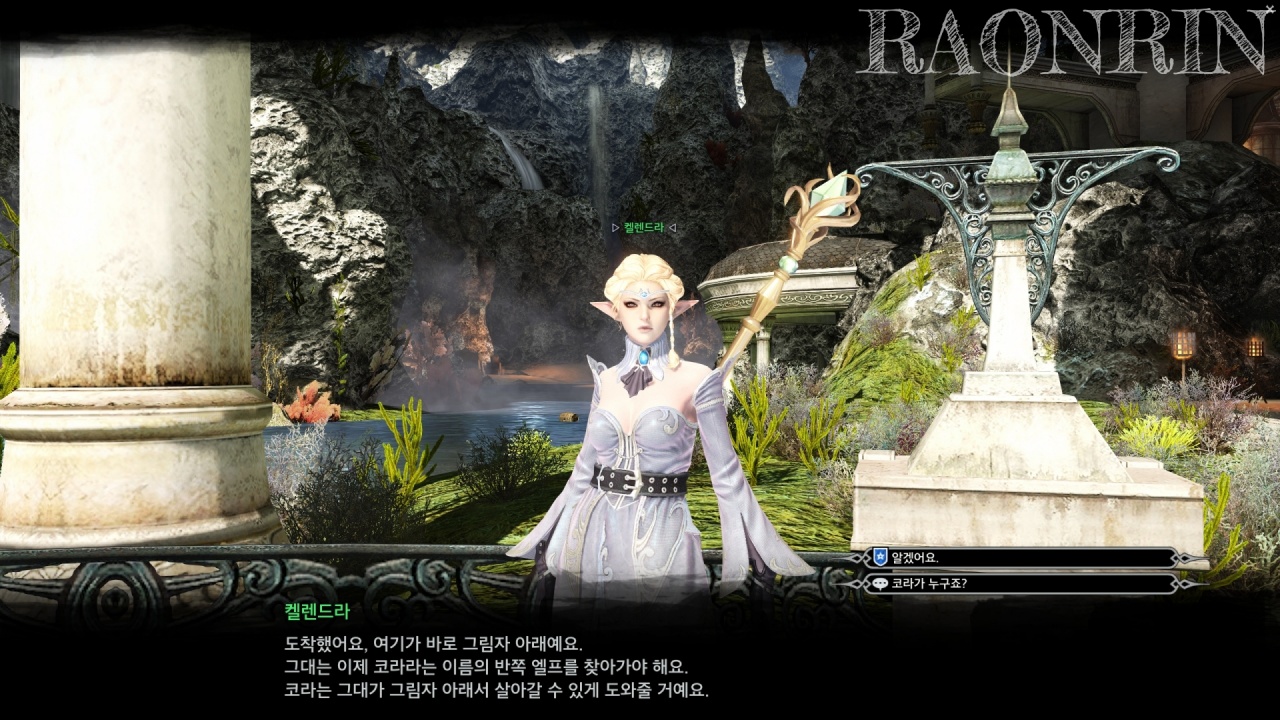Ask '코라가 누구죠?' dialogue option
The height and width of the screenshot is (720, 1280).
(x=1020, y=584)
